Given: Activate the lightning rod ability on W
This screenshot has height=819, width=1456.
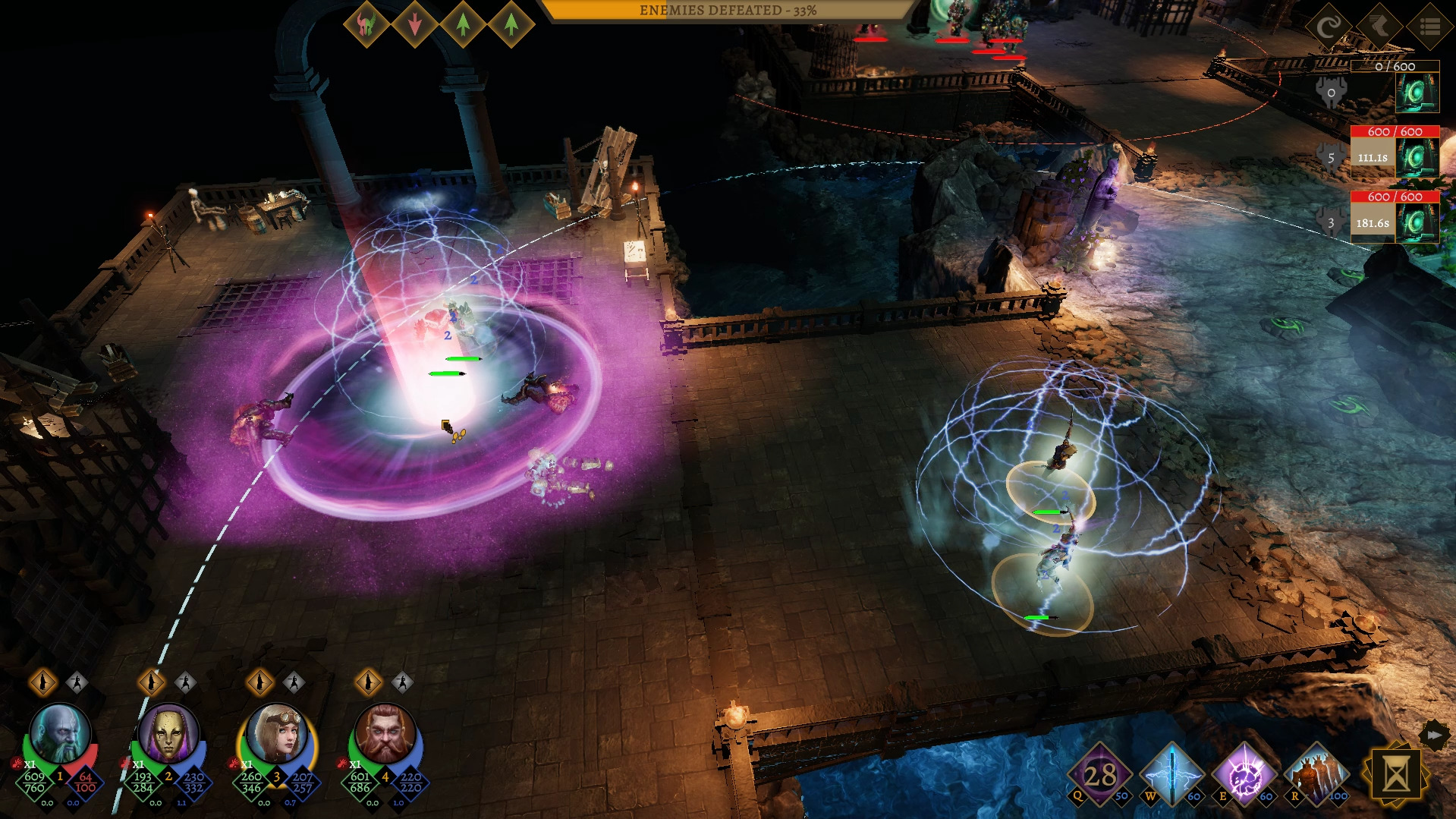Looking at the screenshot, I should 1171,775.
